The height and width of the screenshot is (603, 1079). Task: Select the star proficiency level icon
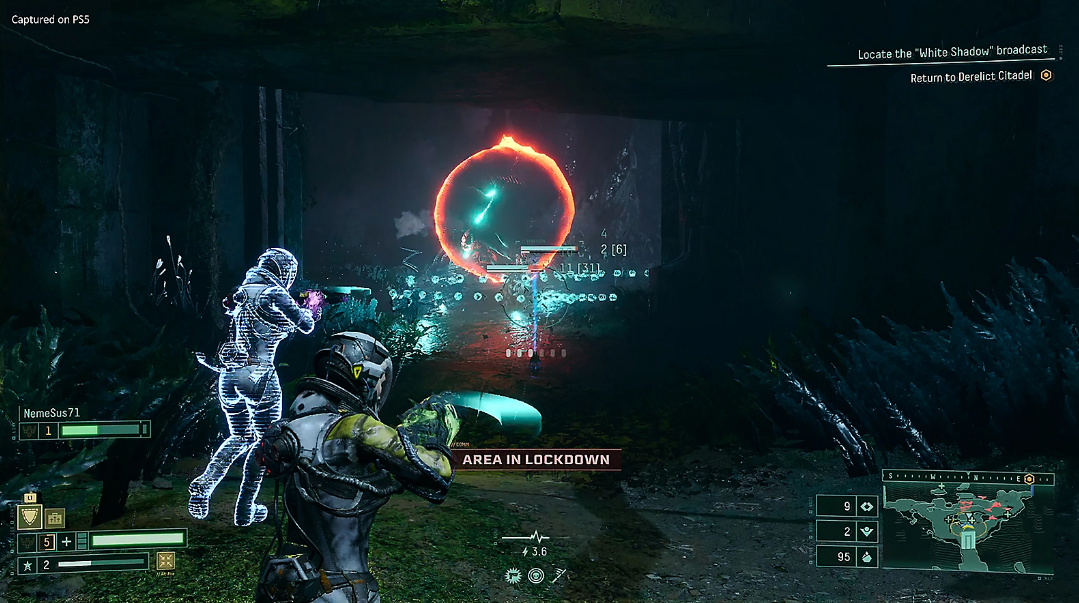coord(29,564)
